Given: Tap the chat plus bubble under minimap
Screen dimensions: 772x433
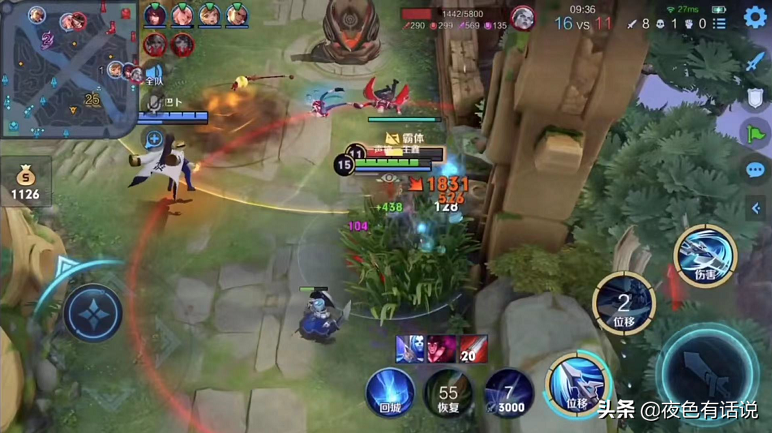Looking at the screenshot, I should point(154,139).
